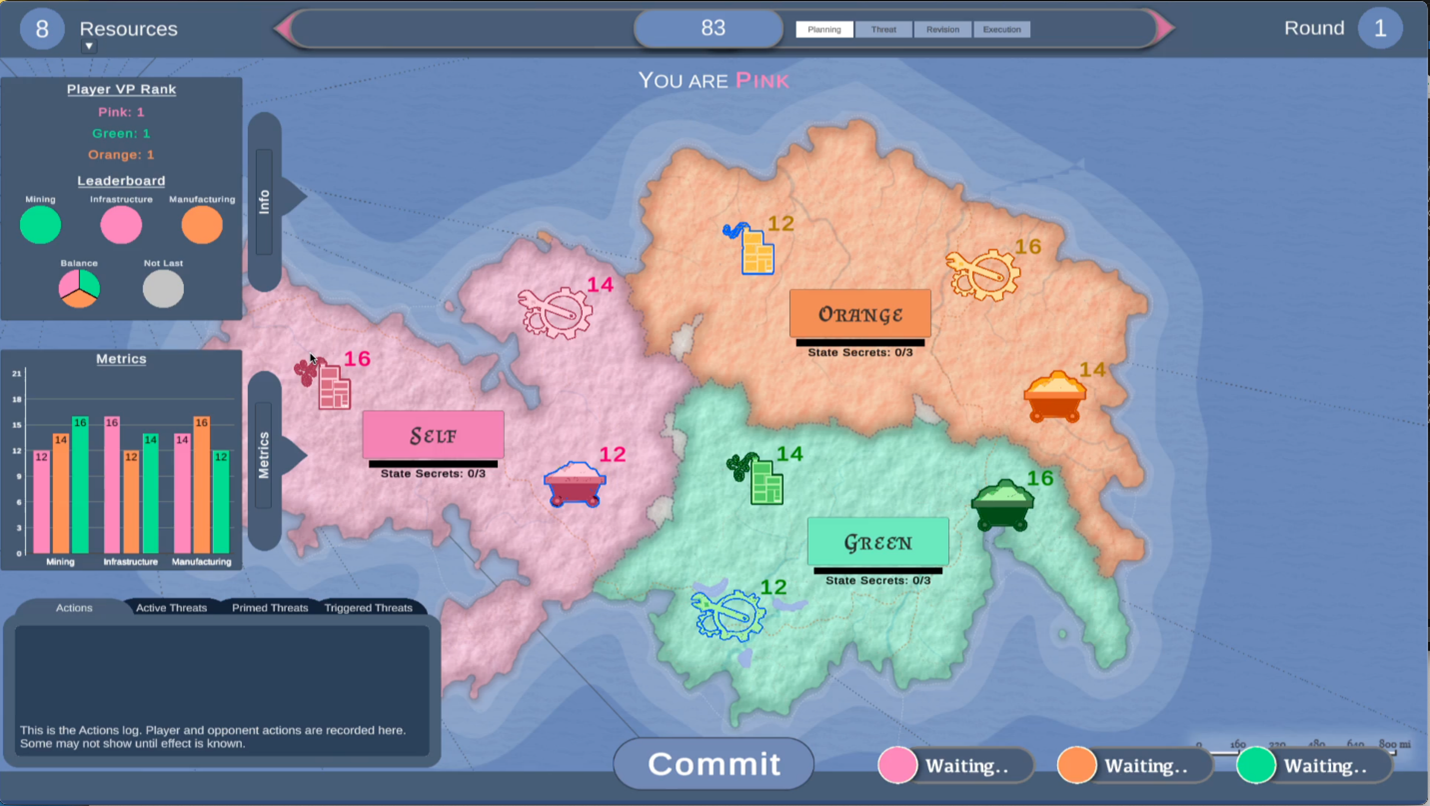Select the Revision phase indicator
The image size is (1430, 806).
click(942, 30)
